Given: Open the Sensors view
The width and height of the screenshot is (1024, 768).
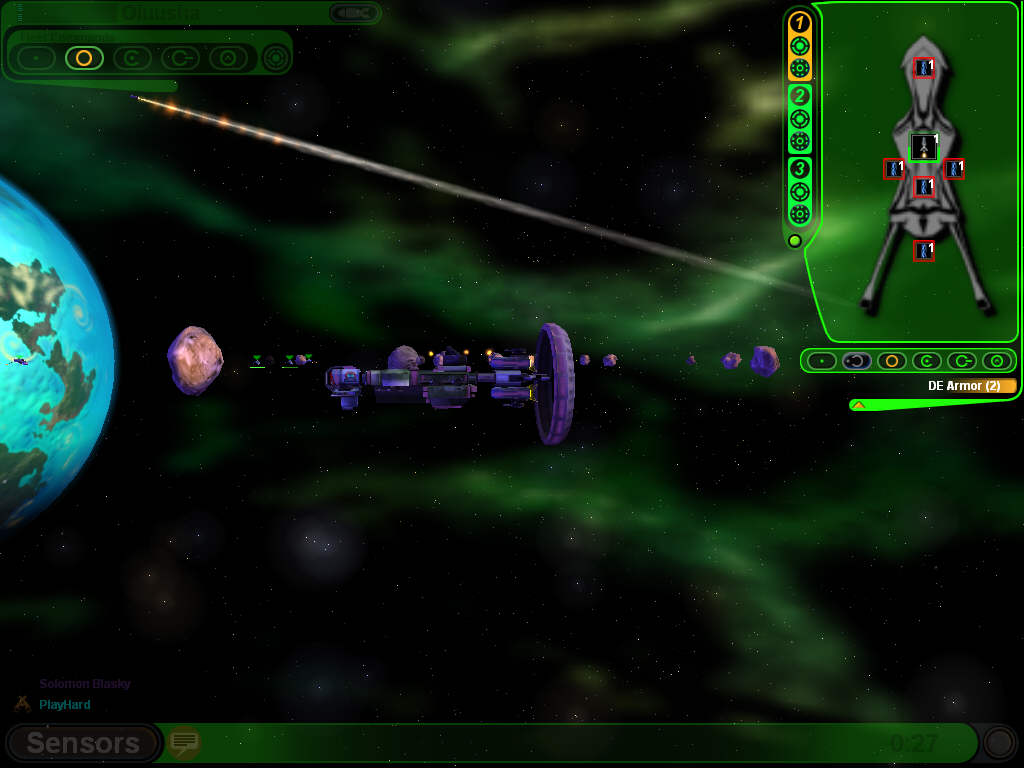Looking at the screenshot, I should [82, 743].
